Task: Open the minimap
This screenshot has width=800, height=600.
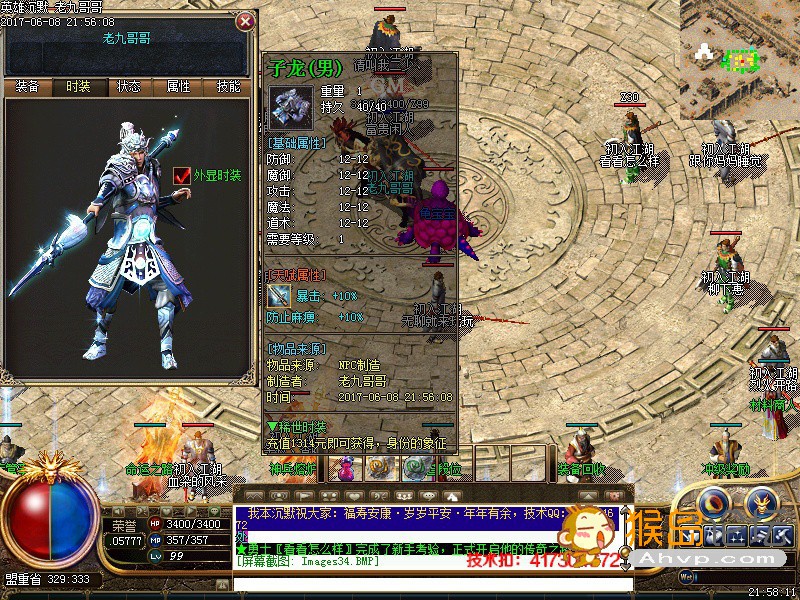Action: click(x=739, y=45)
